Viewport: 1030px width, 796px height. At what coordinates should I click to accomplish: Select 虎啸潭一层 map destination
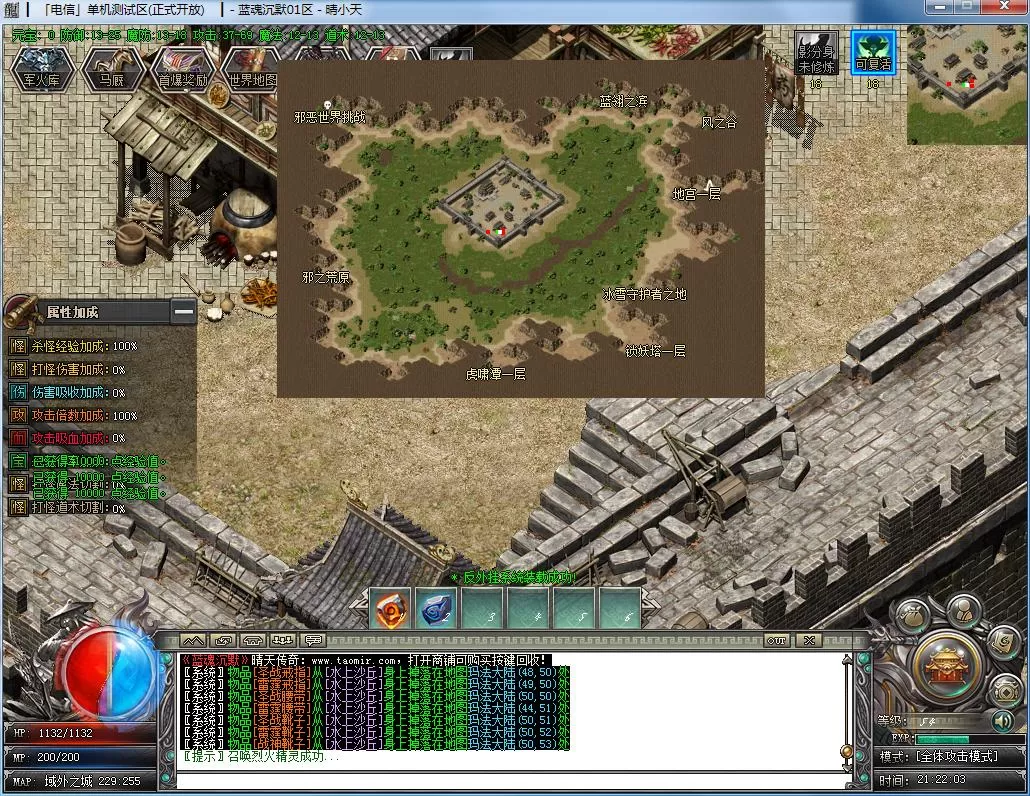tap(495, 374)
